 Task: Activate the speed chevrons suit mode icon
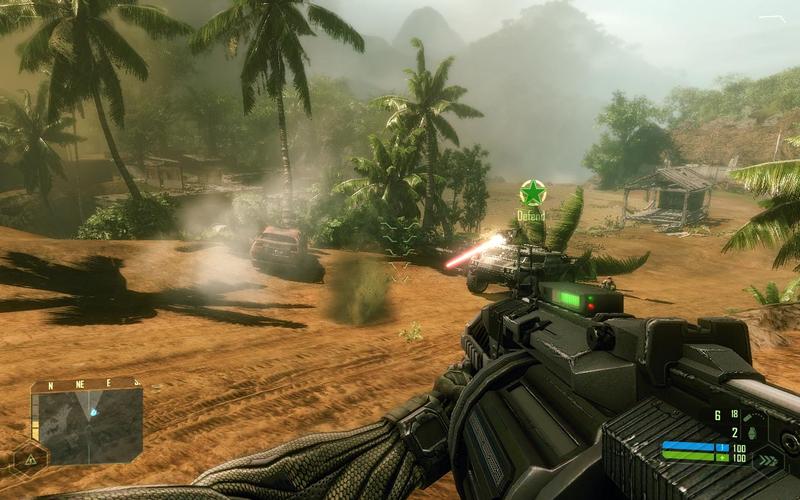click(x=768, y=460)
